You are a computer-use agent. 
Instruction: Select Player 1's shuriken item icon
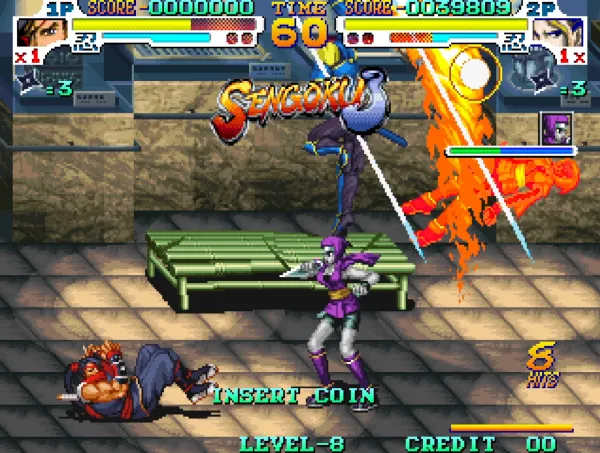[x=30, y=88]
